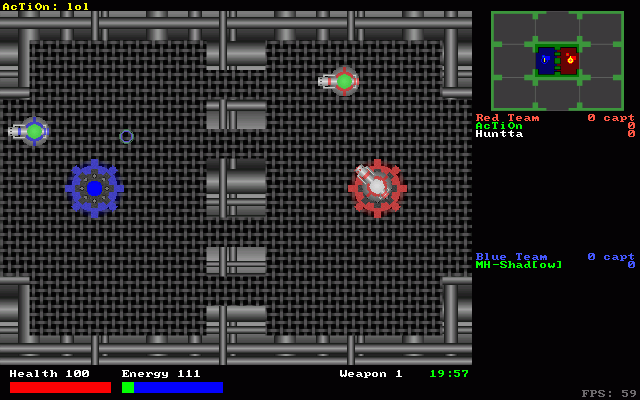Select player Huntta in the scoreboard
This screenshot has height=400, width=640.
pos(499,134)
